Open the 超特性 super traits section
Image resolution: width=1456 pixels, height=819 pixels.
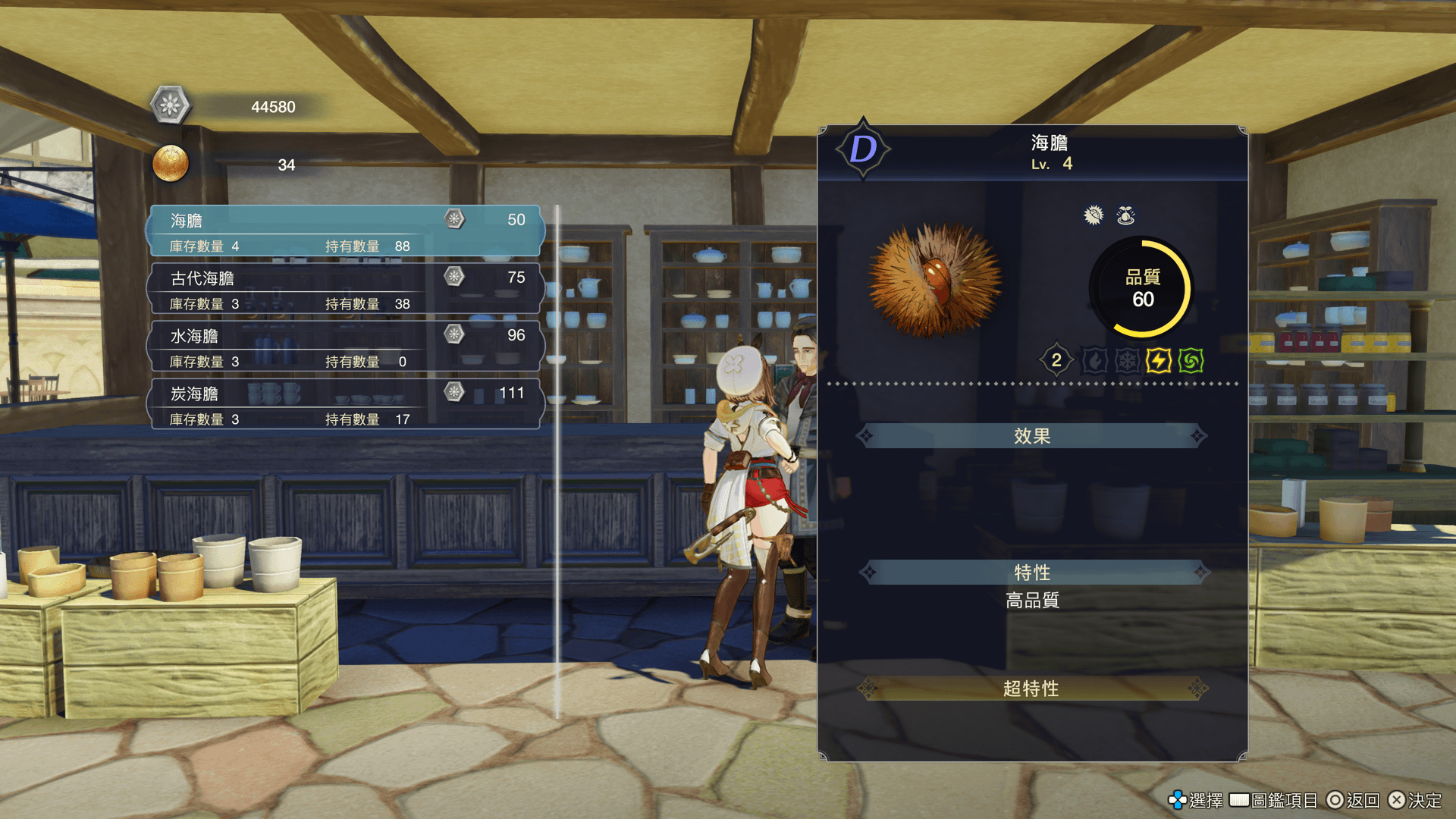pyautogui.click(x=1031, y=689)
